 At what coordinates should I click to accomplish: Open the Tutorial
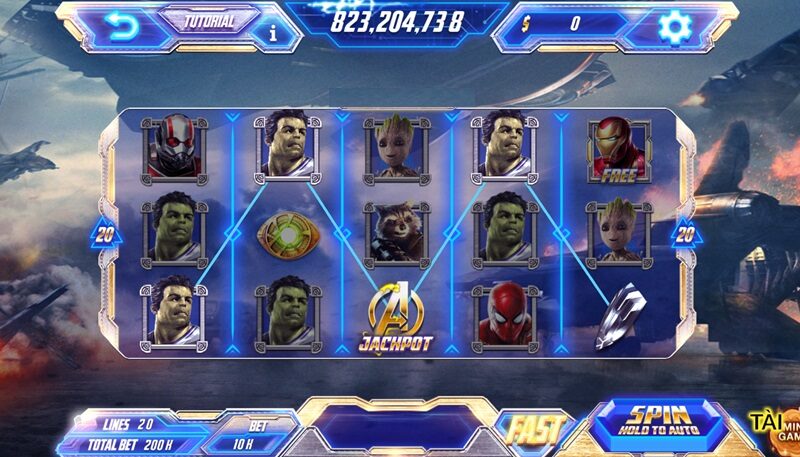click(209, 21)
